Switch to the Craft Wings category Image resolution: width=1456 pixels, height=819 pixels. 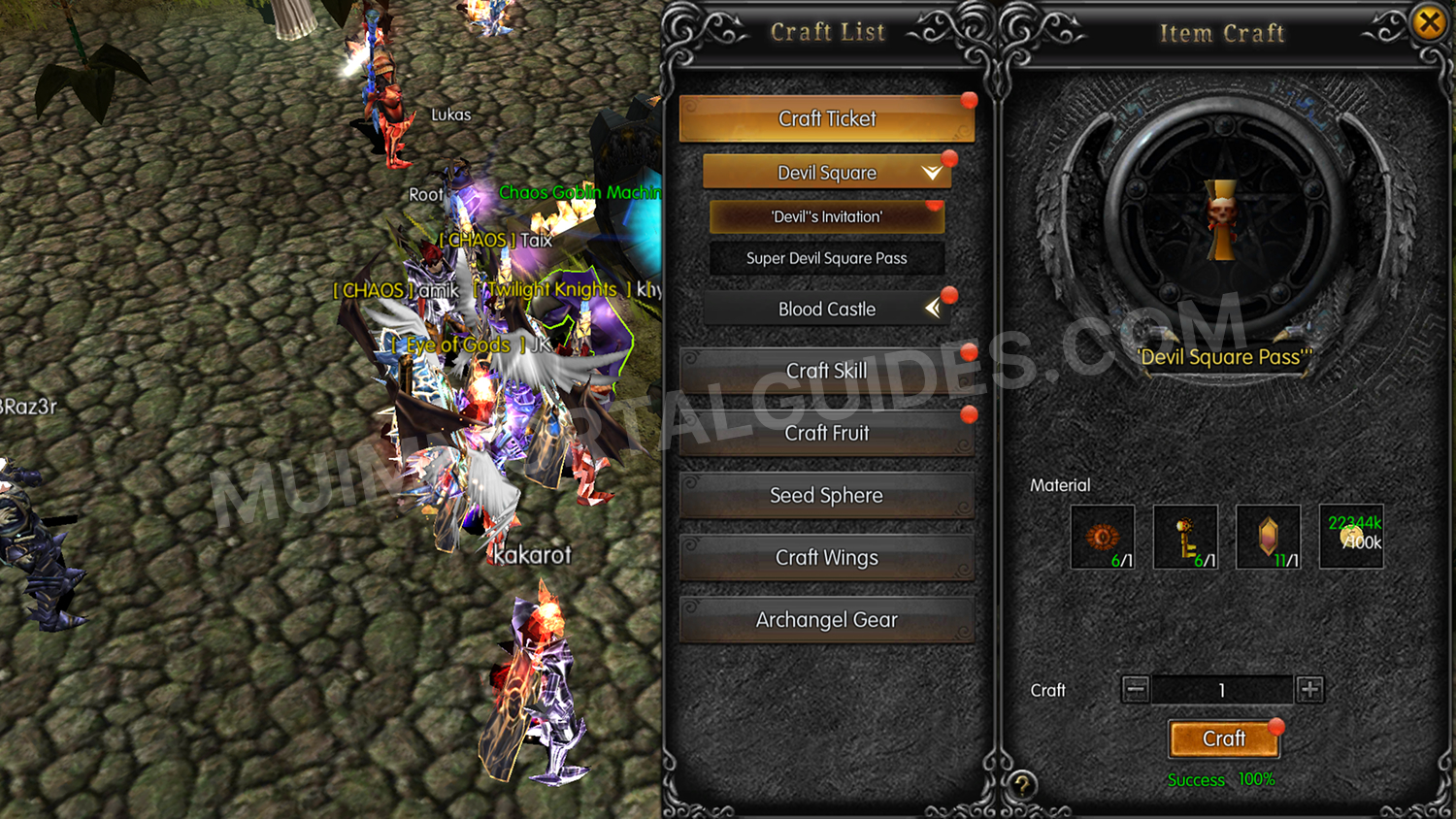[x=827, y=557]
